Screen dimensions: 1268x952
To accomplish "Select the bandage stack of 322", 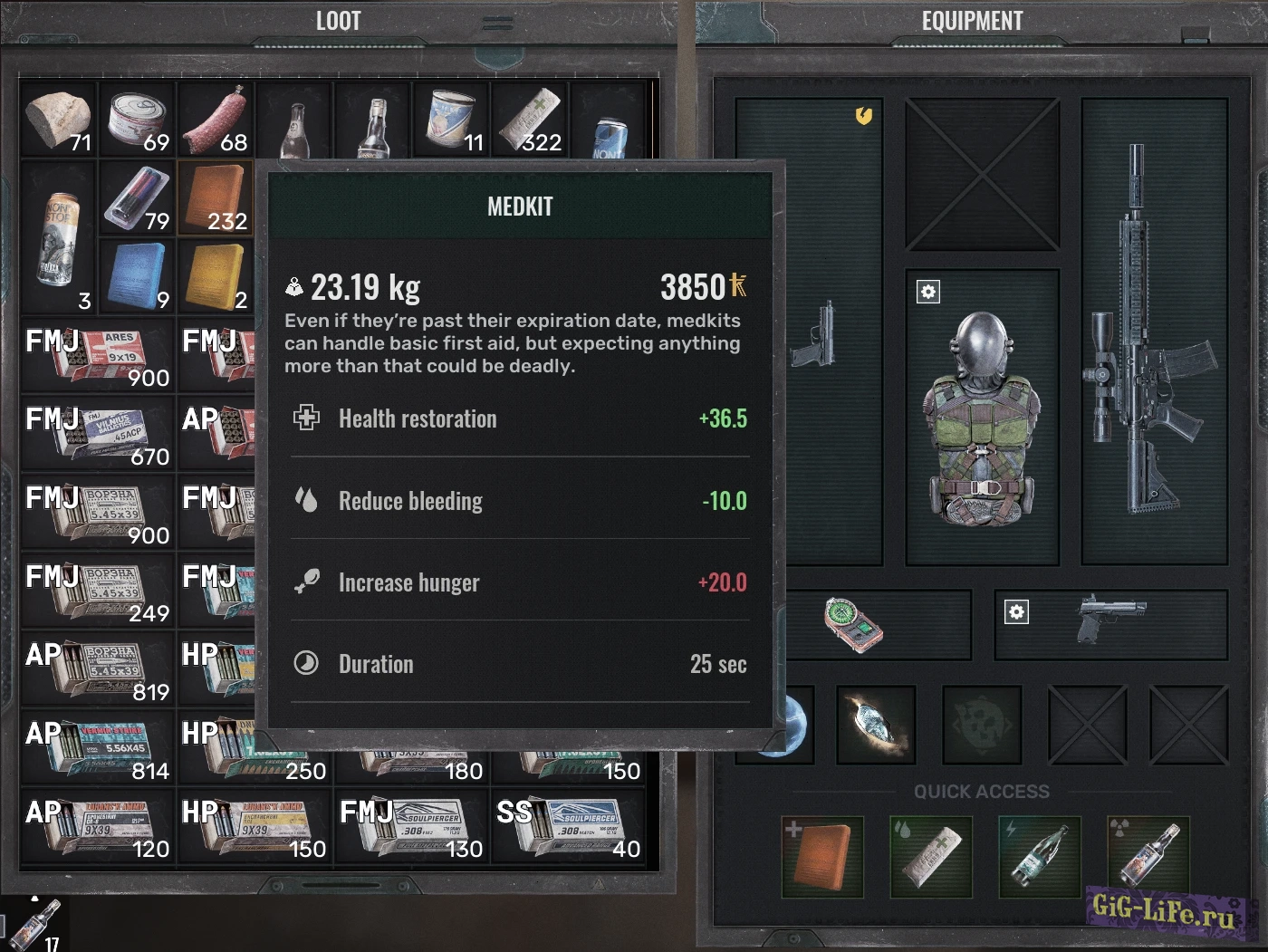I will point(531,120).
